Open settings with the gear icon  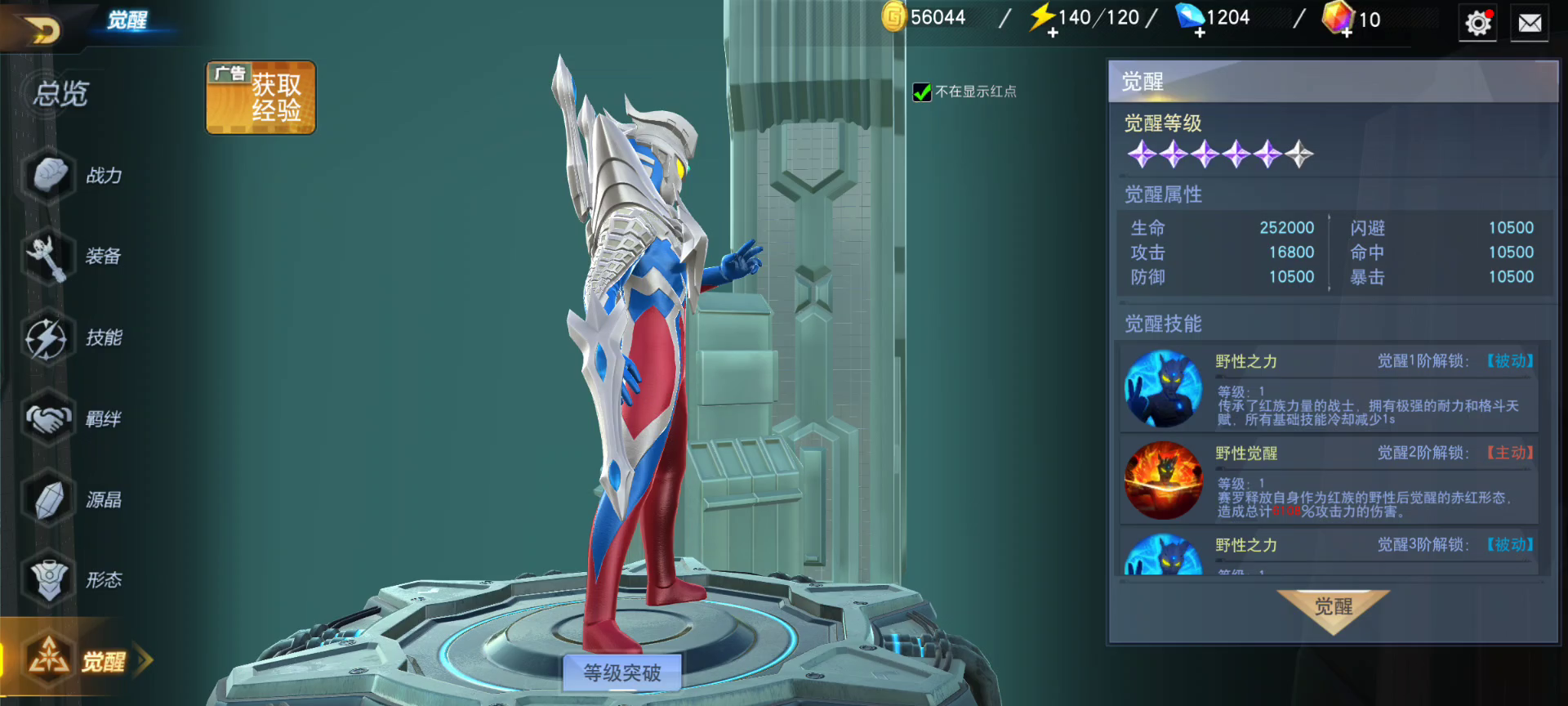click(x=1477, y=24)
